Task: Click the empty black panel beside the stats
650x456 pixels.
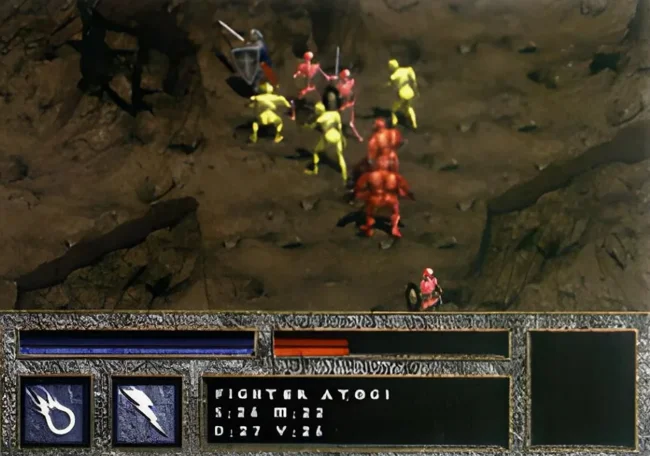Action: coord(582,387)
